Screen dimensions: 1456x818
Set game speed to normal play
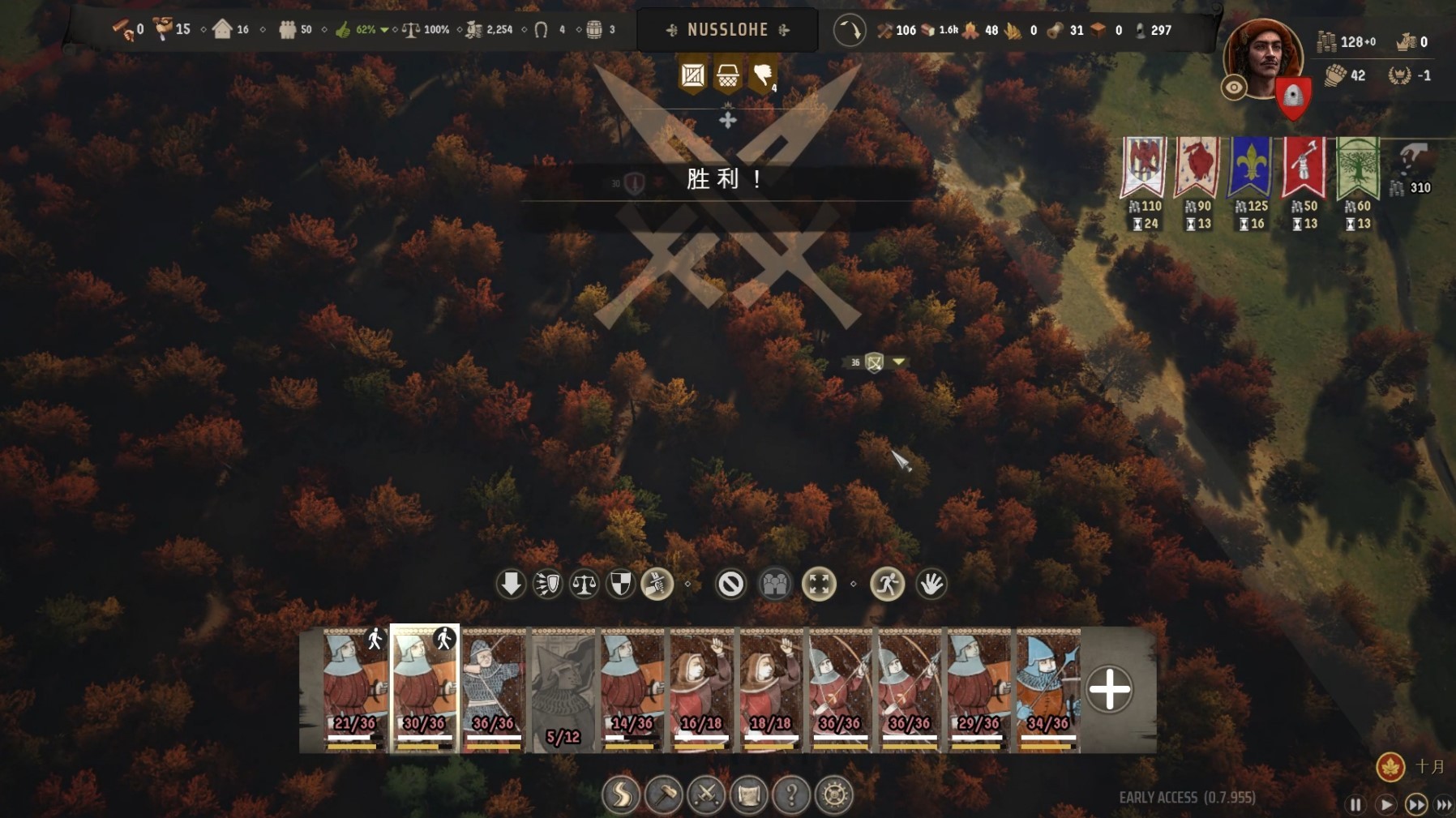[x=1386, y=804]
